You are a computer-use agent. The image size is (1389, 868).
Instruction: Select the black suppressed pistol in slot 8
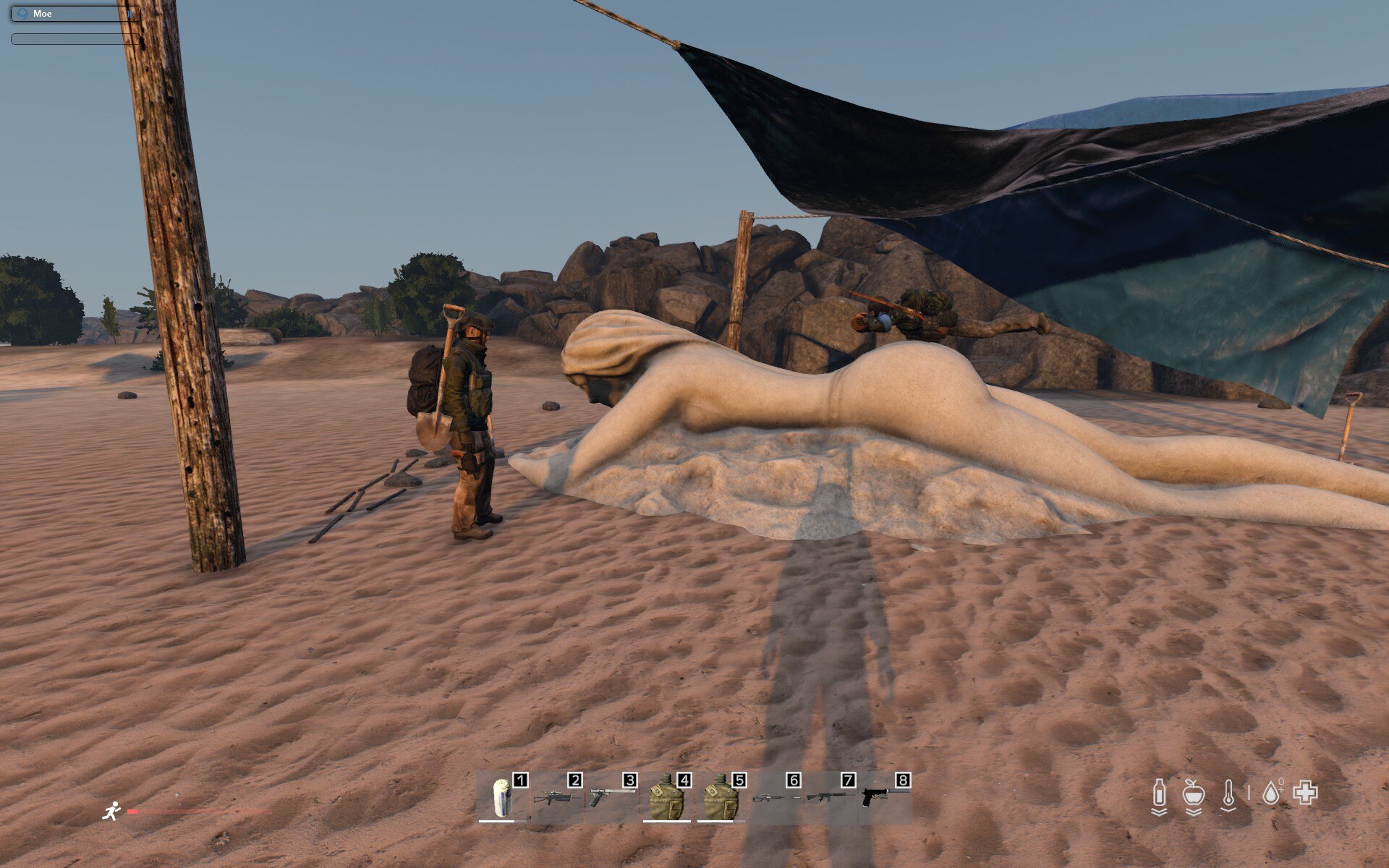884,798
